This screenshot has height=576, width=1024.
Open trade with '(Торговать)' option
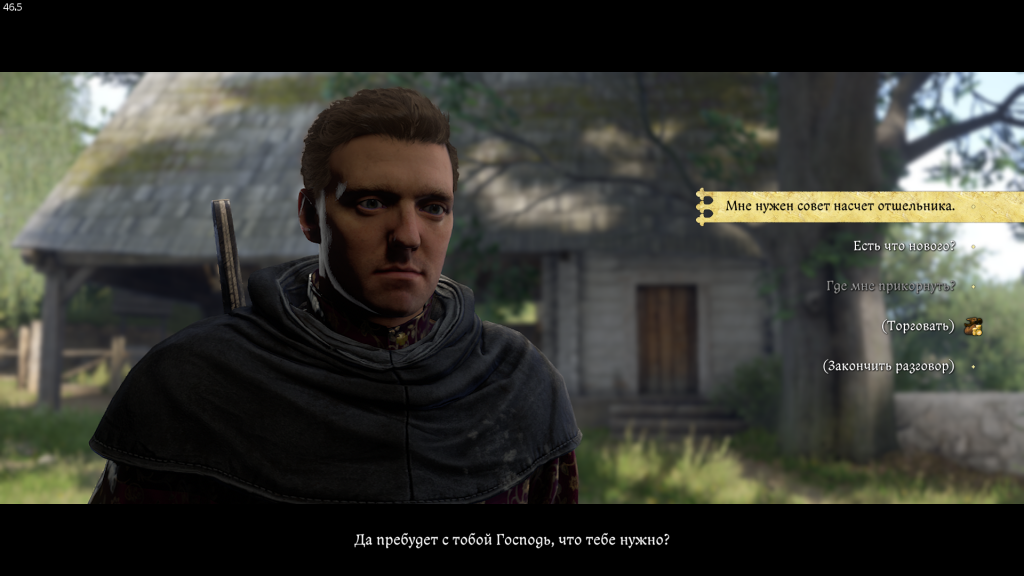[x=918, y=326]
